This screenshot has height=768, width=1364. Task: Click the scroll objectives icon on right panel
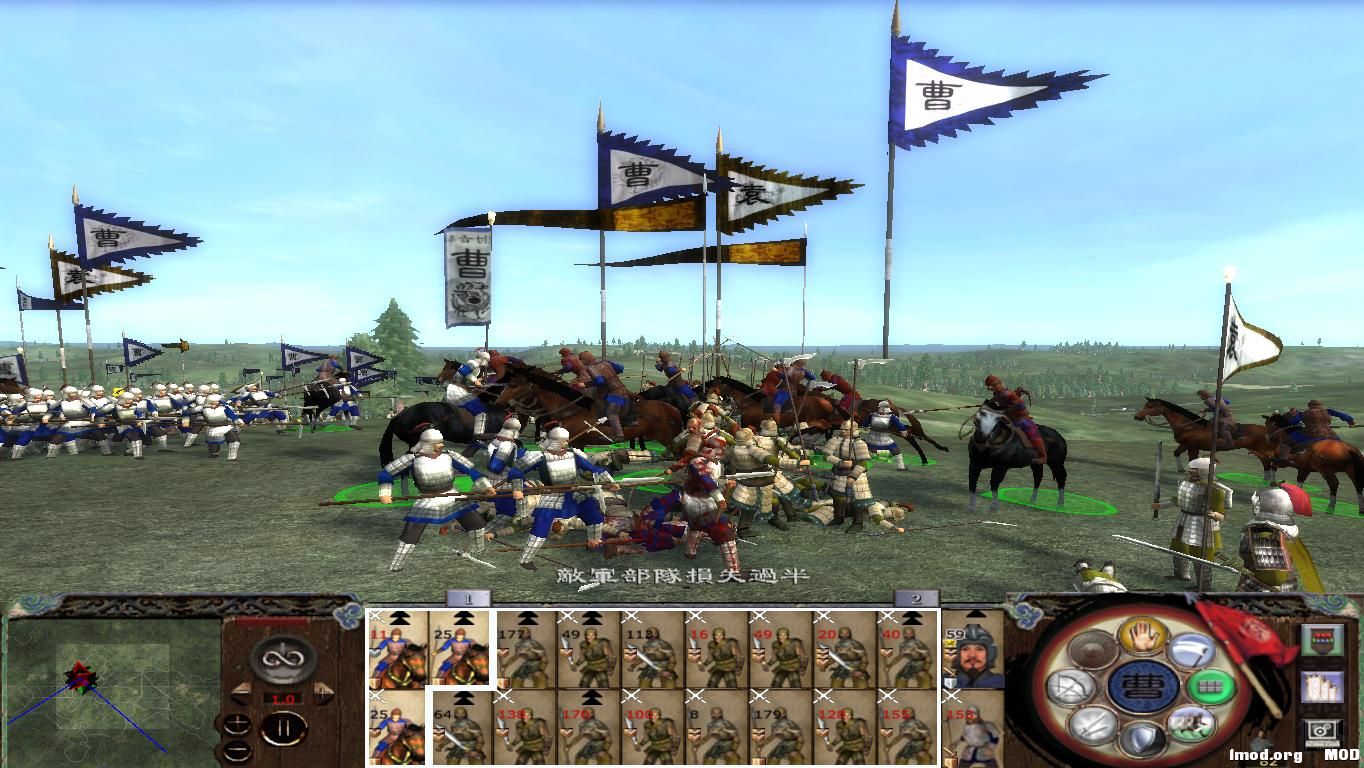(x=1322, y=688)
